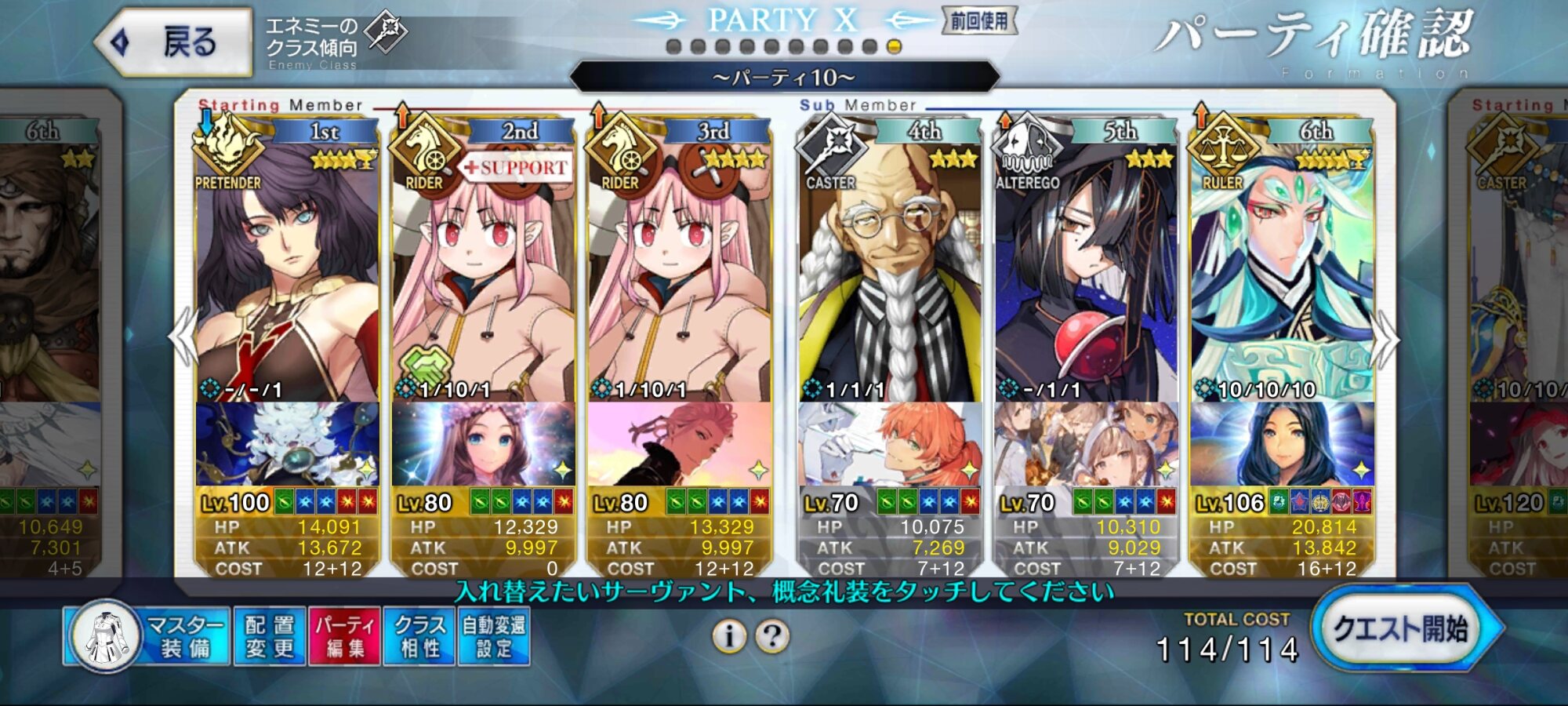Change the 3rd slot Rider's craft essence
This screenshot has width=1568, height=706.
[679, 444]
